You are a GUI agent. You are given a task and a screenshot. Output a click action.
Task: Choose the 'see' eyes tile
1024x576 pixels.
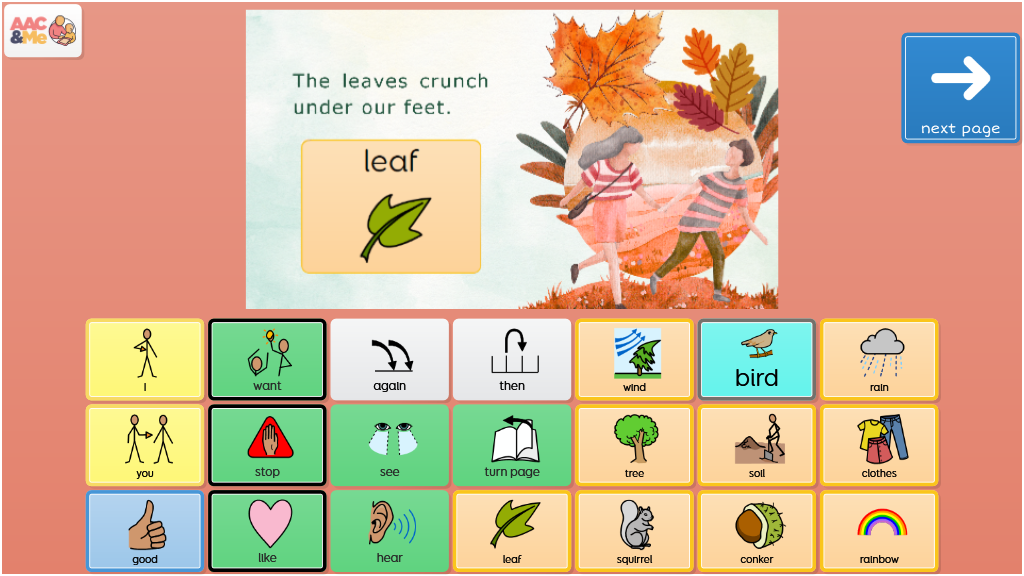[x=390, y=445]
